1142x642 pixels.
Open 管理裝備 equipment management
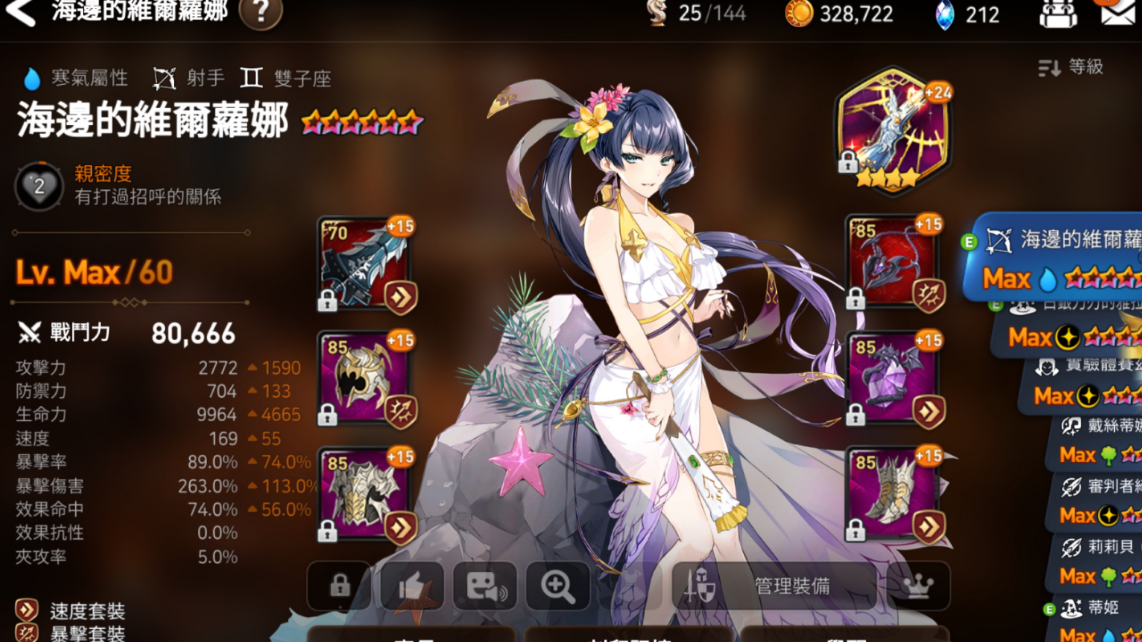[773, 586]
